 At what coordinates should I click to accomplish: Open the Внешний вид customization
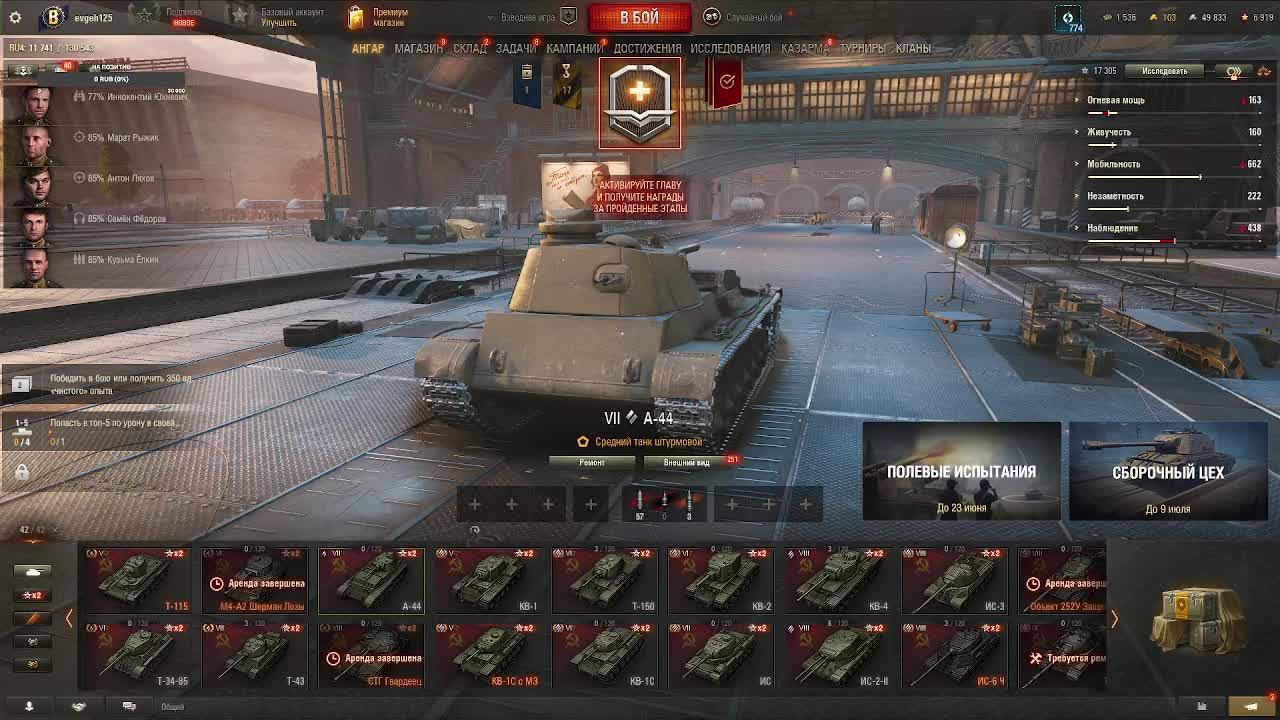[687, 462]
